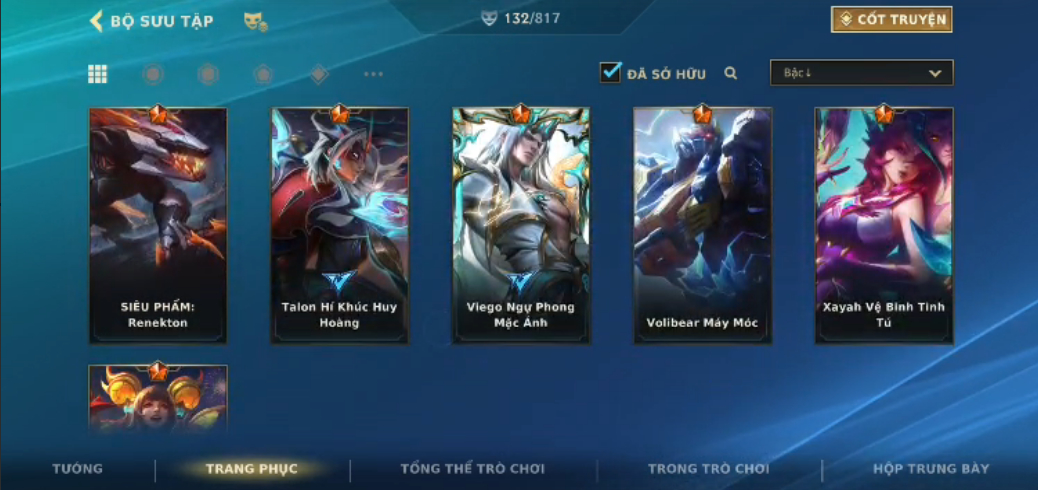Select the Xayah Vệ Binh Tinh Tú skin
The image size is (1038, 490).
pos(883,225)
